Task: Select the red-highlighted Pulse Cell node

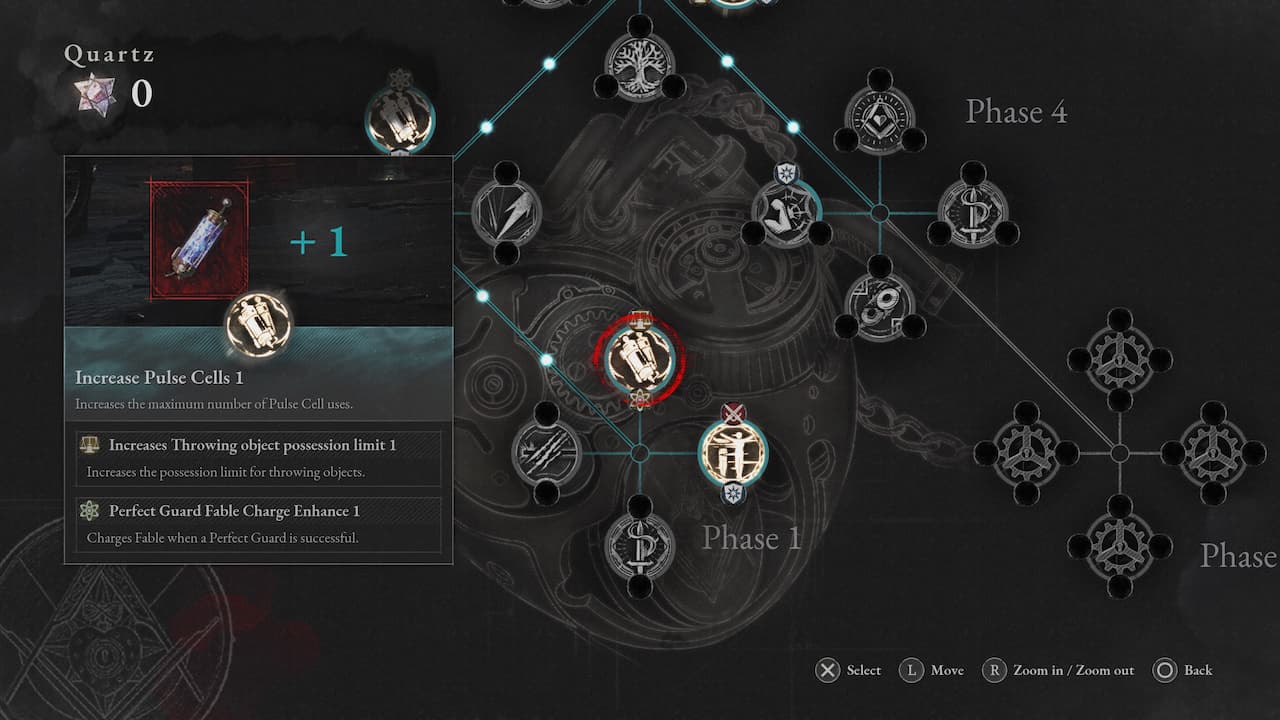Action: pos(640,359)
